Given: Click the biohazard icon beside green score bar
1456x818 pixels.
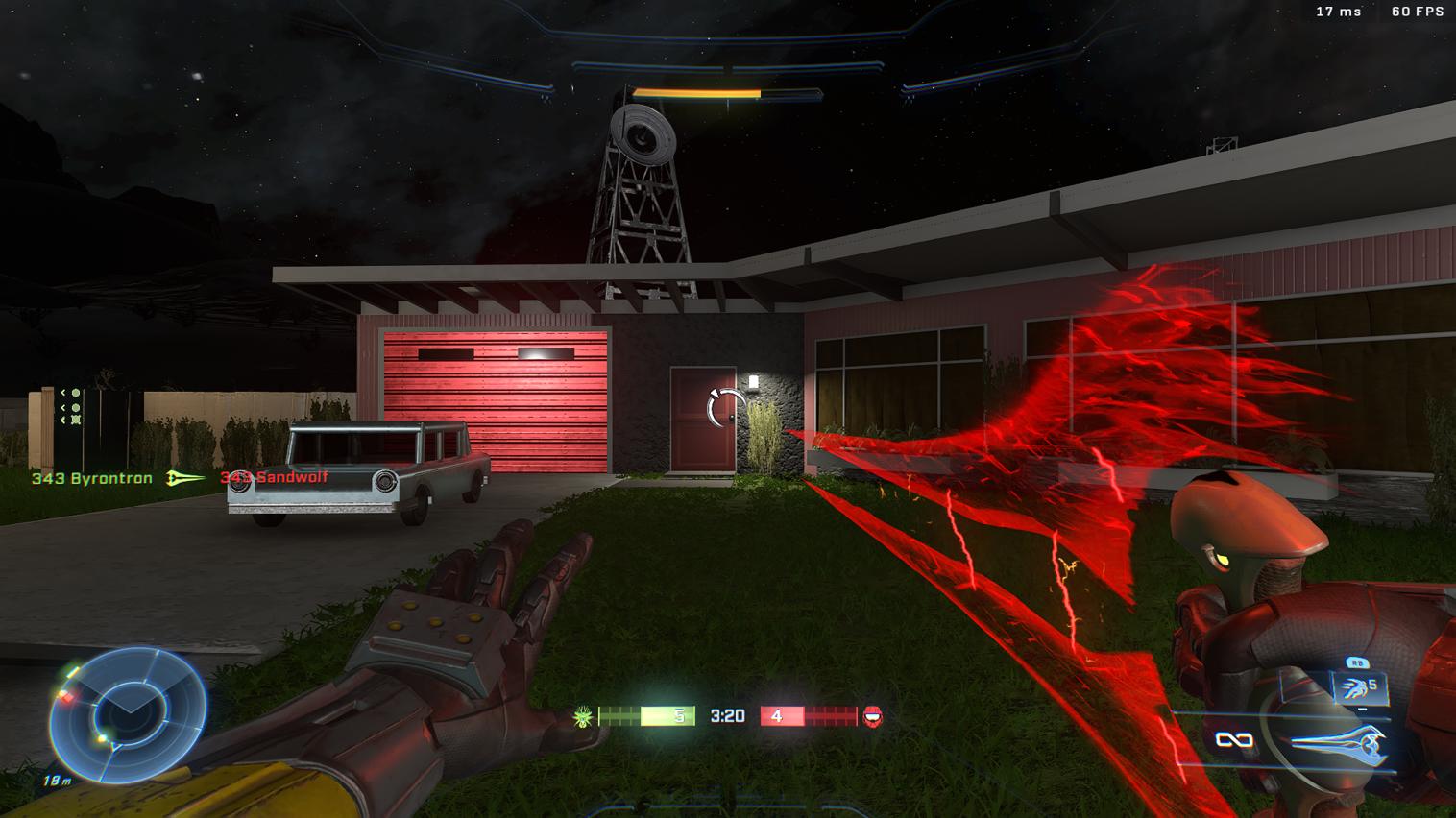Looking at the screenshot, I should click(x=582, y=714).
